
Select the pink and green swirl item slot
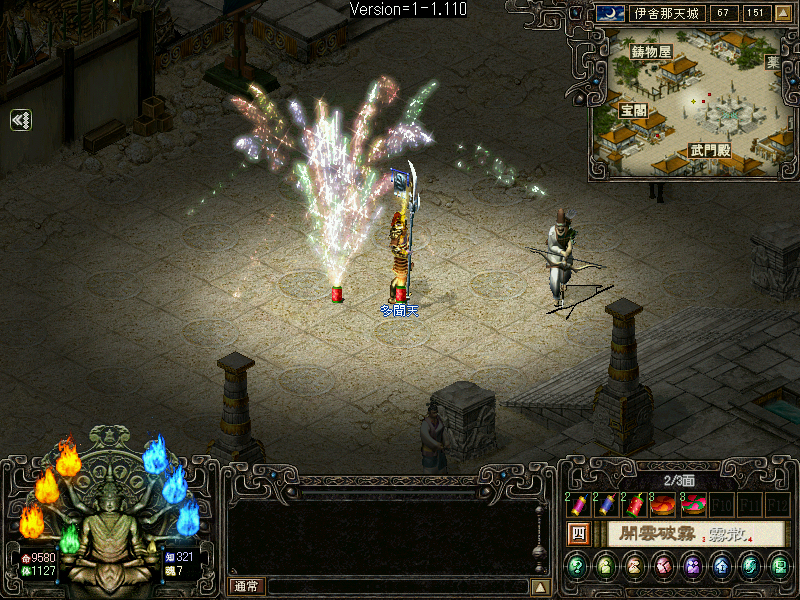click(x=691, y=506)
